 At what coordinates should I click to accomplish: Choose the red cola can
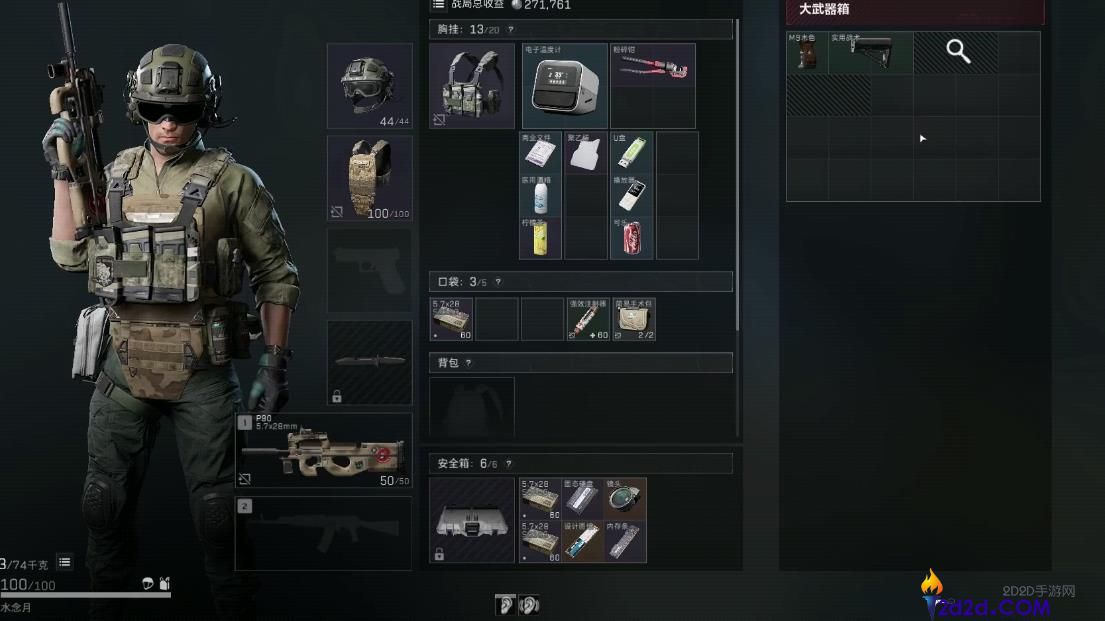pyautogui.click(x=631, y=238)
